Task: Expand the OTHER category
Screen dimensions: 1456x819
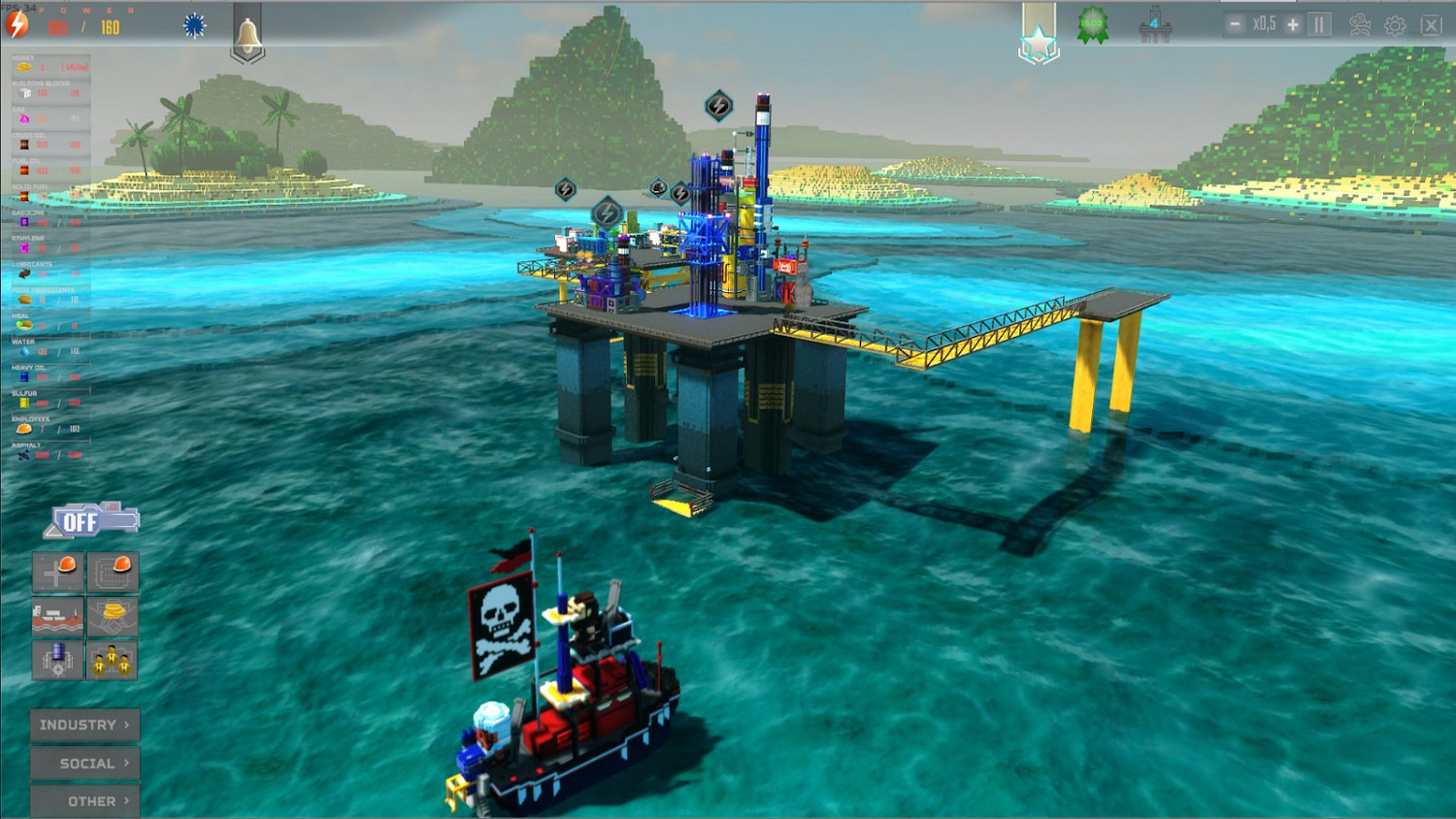Action: 83,802
